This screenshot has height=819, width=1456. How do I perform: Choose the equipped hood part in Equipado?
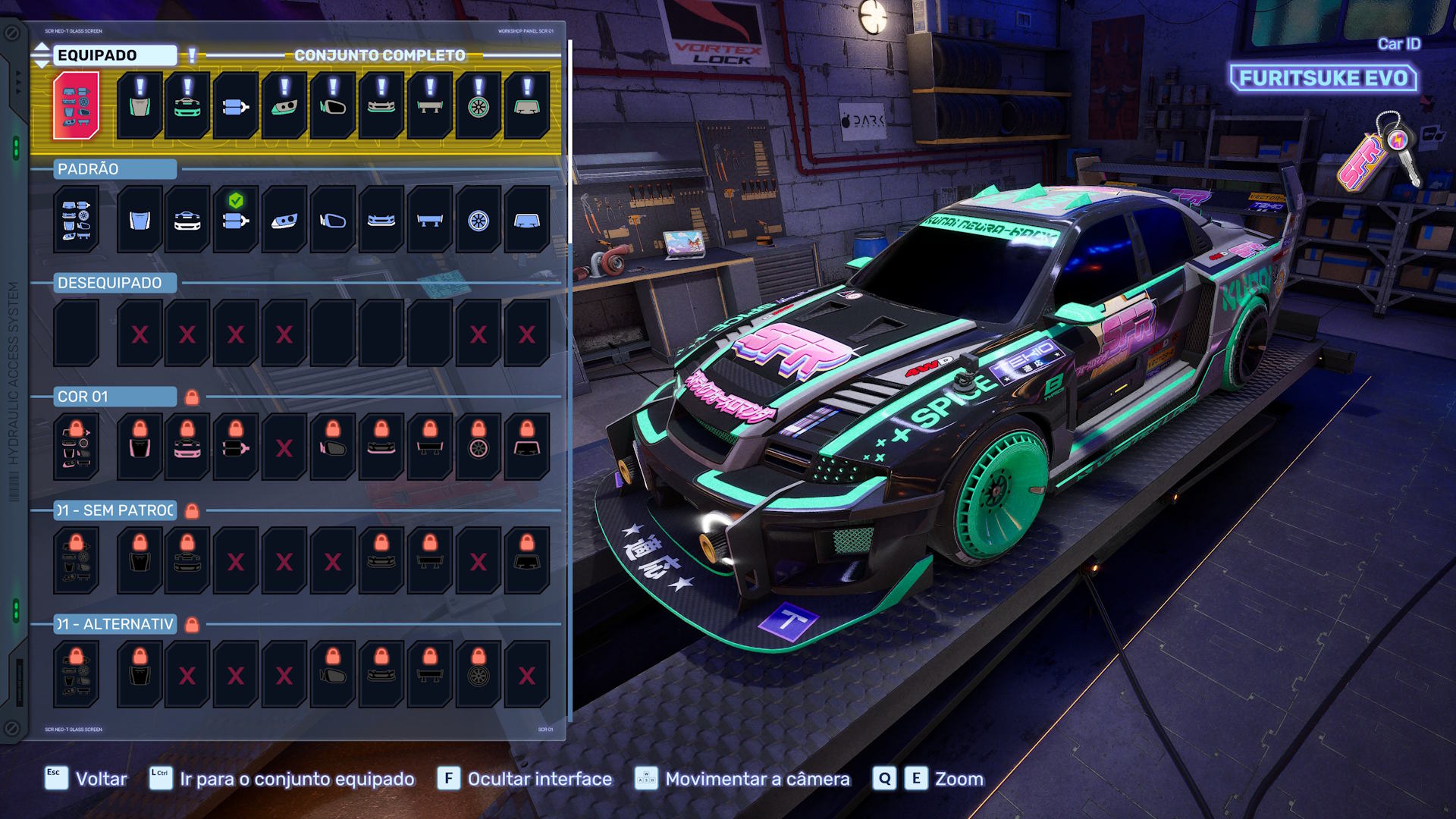pyautogui.click(x=140, y=105)
